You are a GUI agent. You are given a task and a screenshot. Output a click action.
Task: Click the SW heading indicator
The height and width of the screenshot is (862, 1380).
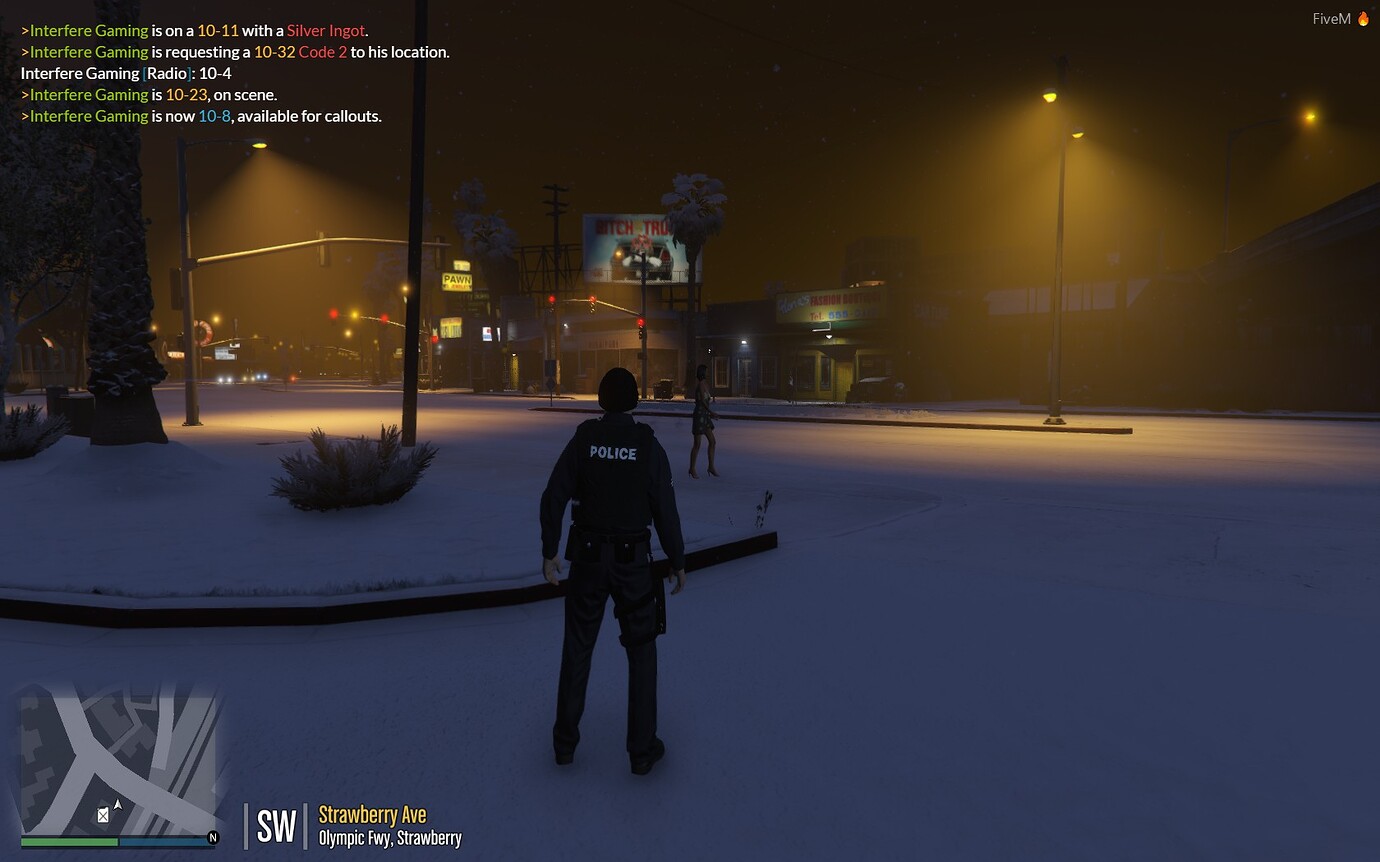[x=277, y=827]
